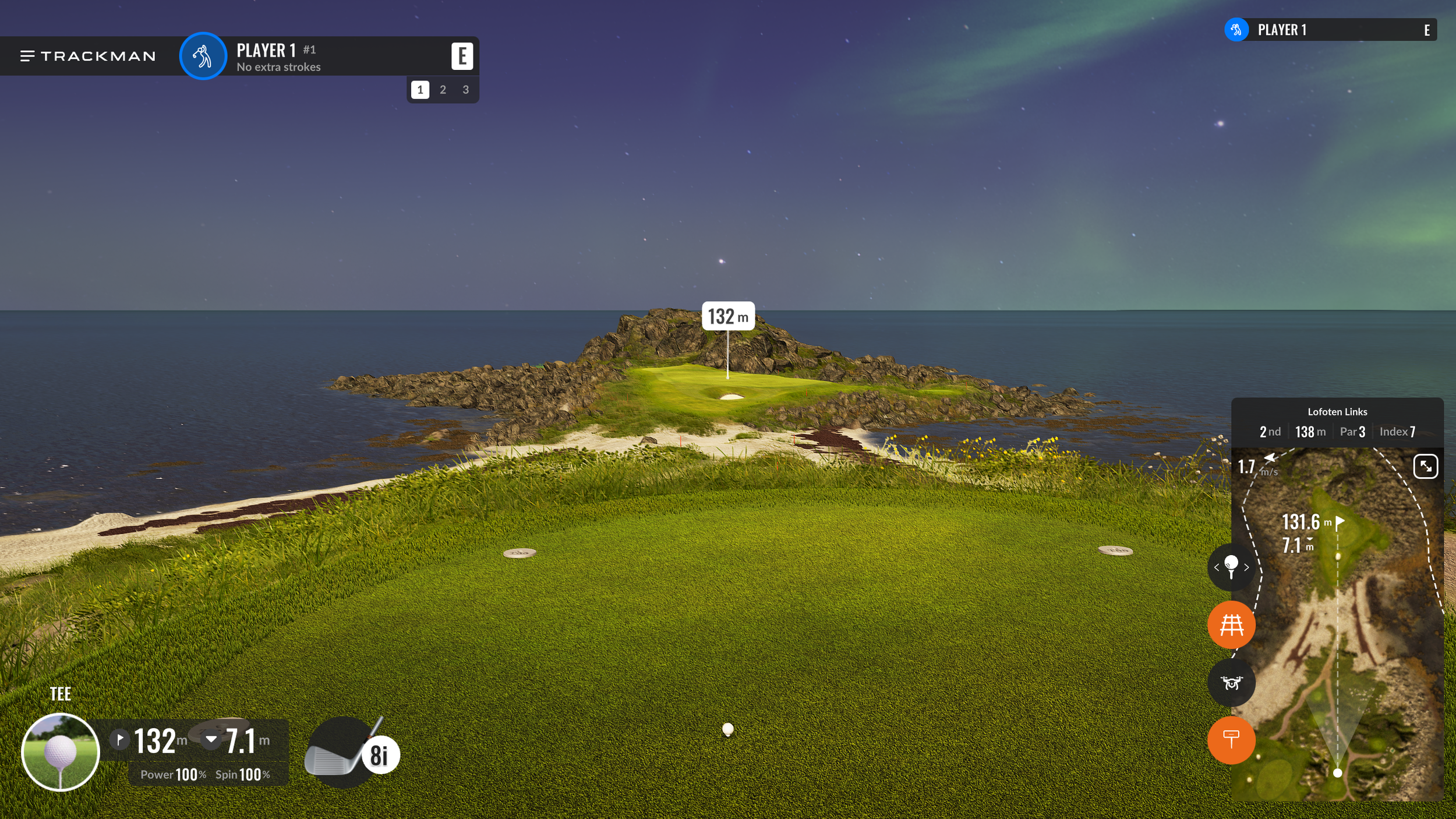1456x819 pixels.
Task: Toggle the orange grid overlay button
Action: [1231, 625]
